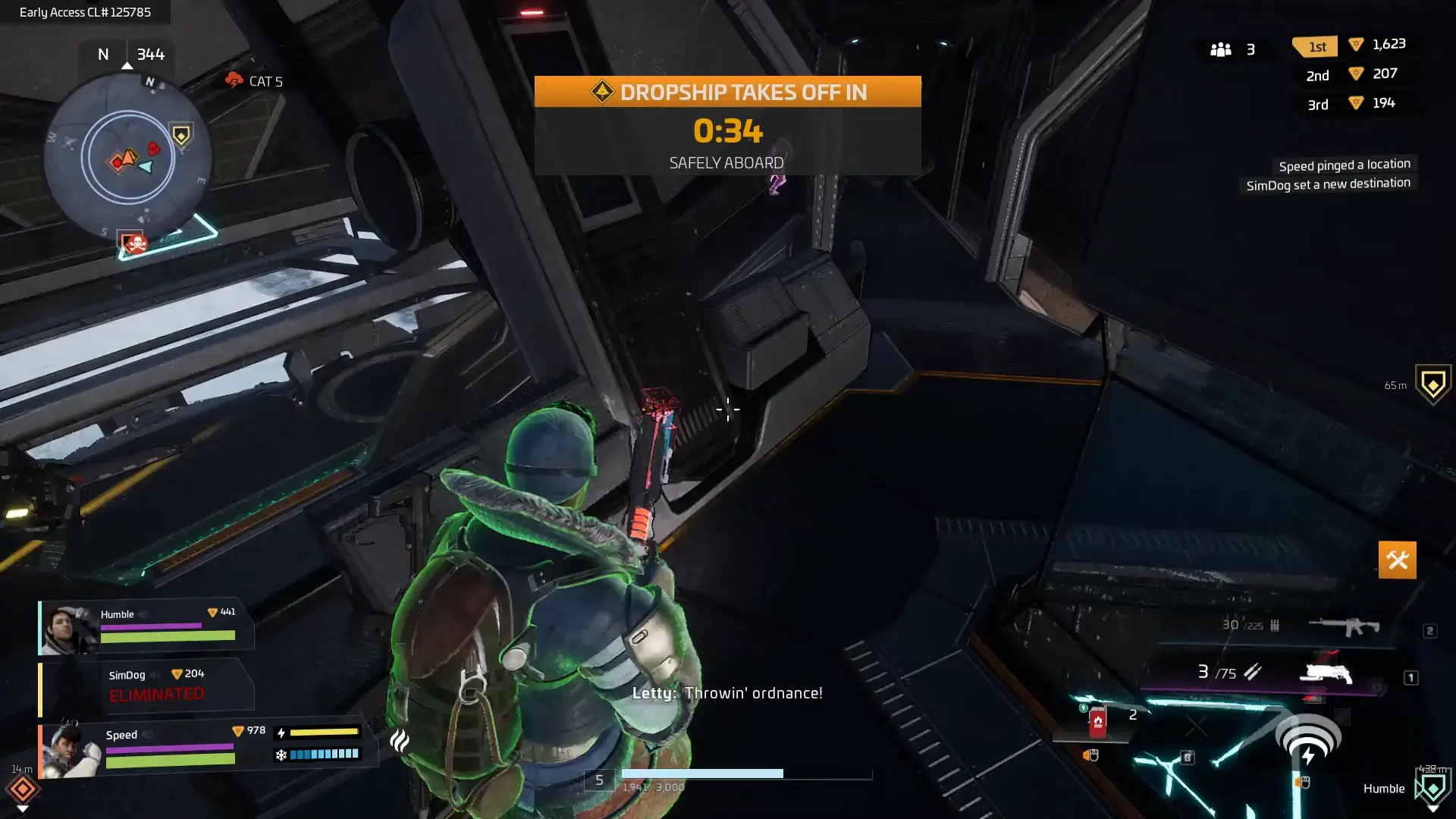Viewport: 1456px width, 819px height.
Task: Click the squads remaining icon
Action: pos(1221,50)
